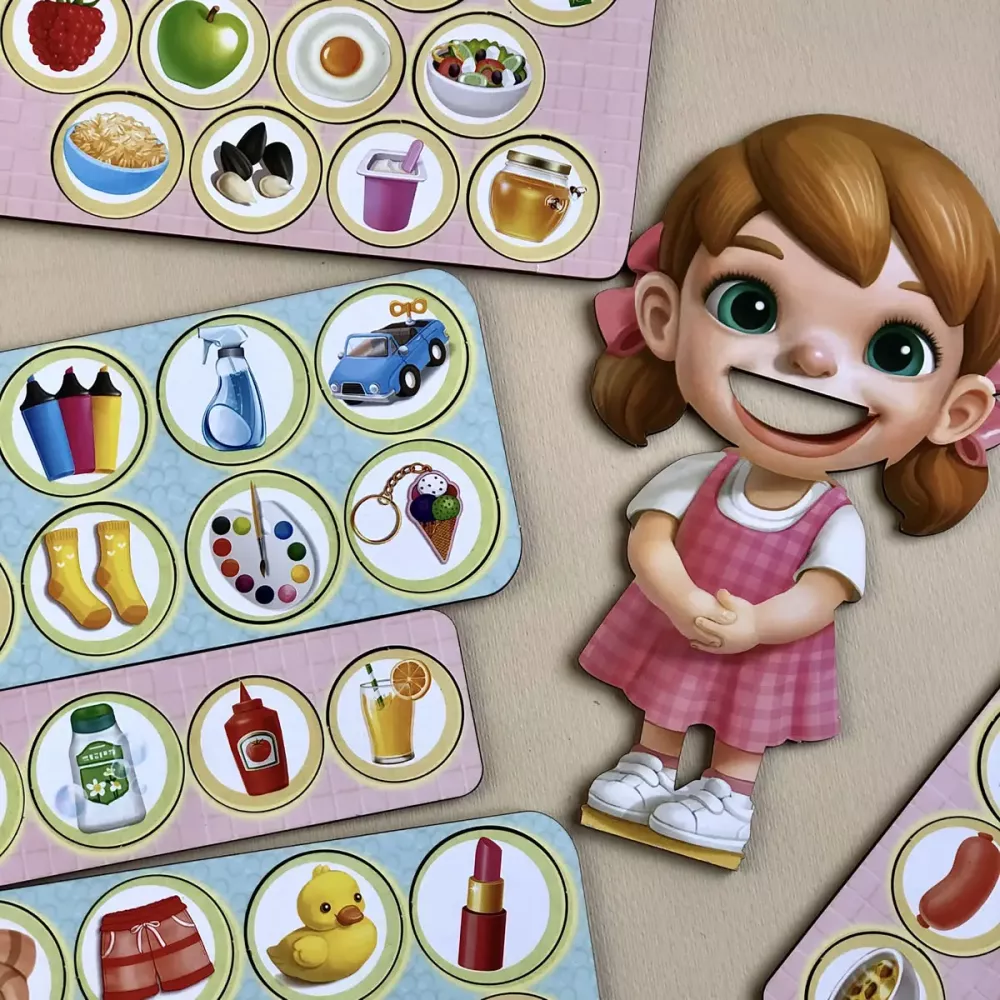Pick the green apple token
The height and width of the screenshot is (1000, 1000).
(203, 44)
